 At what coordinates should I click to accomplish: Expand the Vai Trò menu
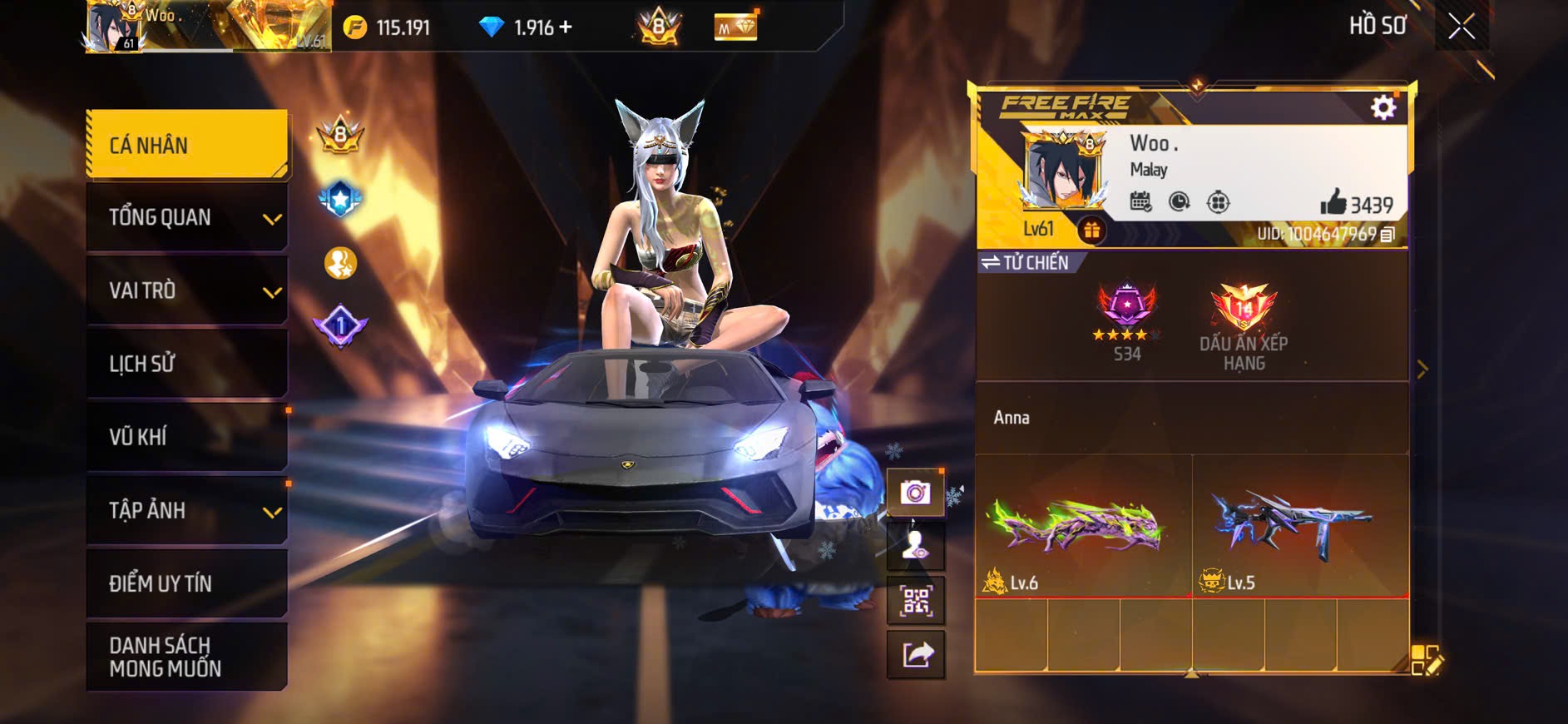pos(187,290)
